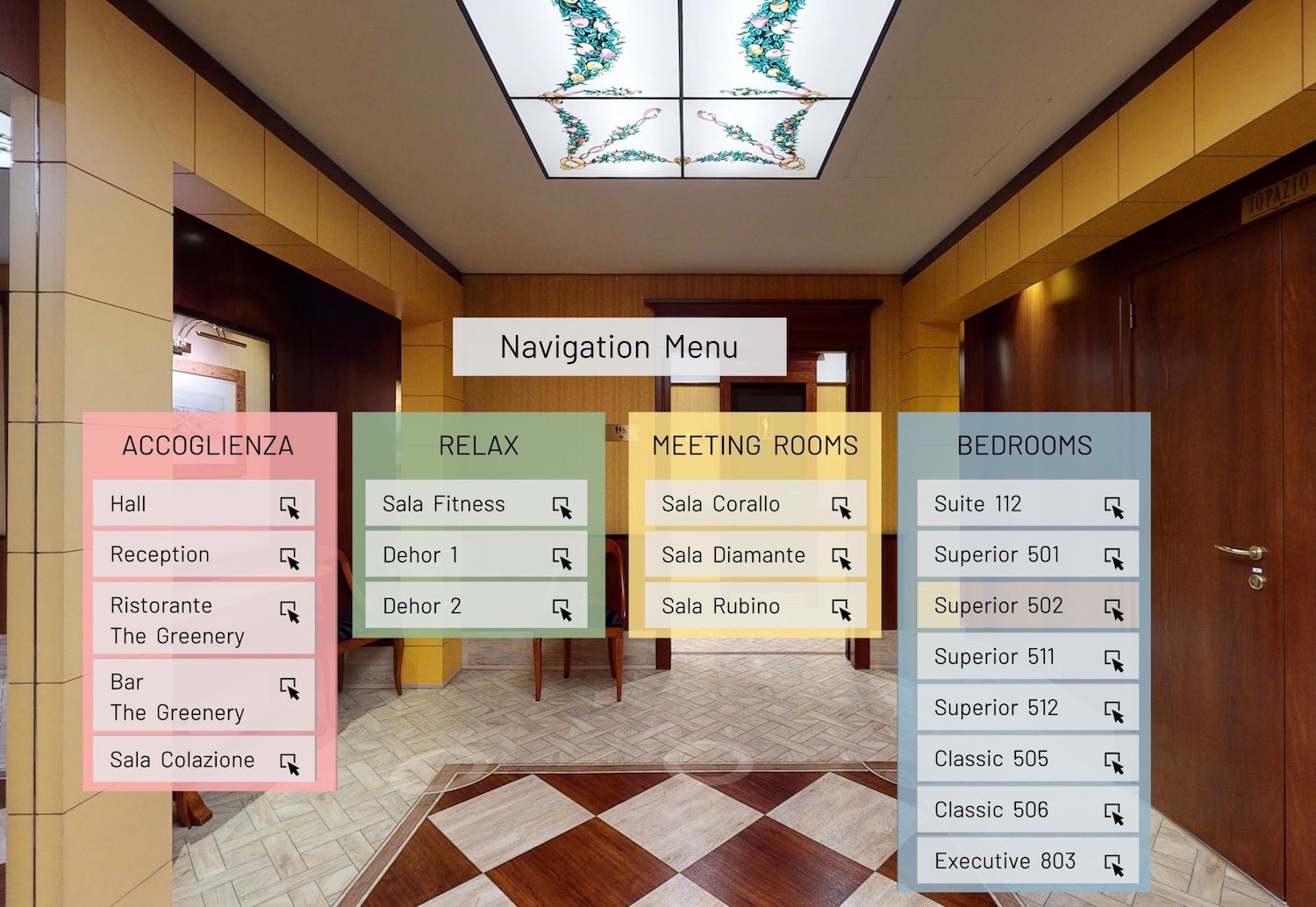
Task: Choose Sala Diamante meeting room
Action: click(755, 555)
